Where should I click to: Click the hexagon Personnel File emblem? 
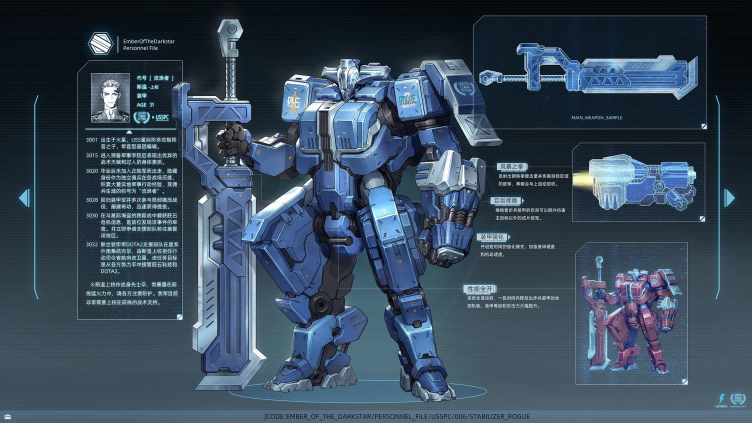pos(101,42)
